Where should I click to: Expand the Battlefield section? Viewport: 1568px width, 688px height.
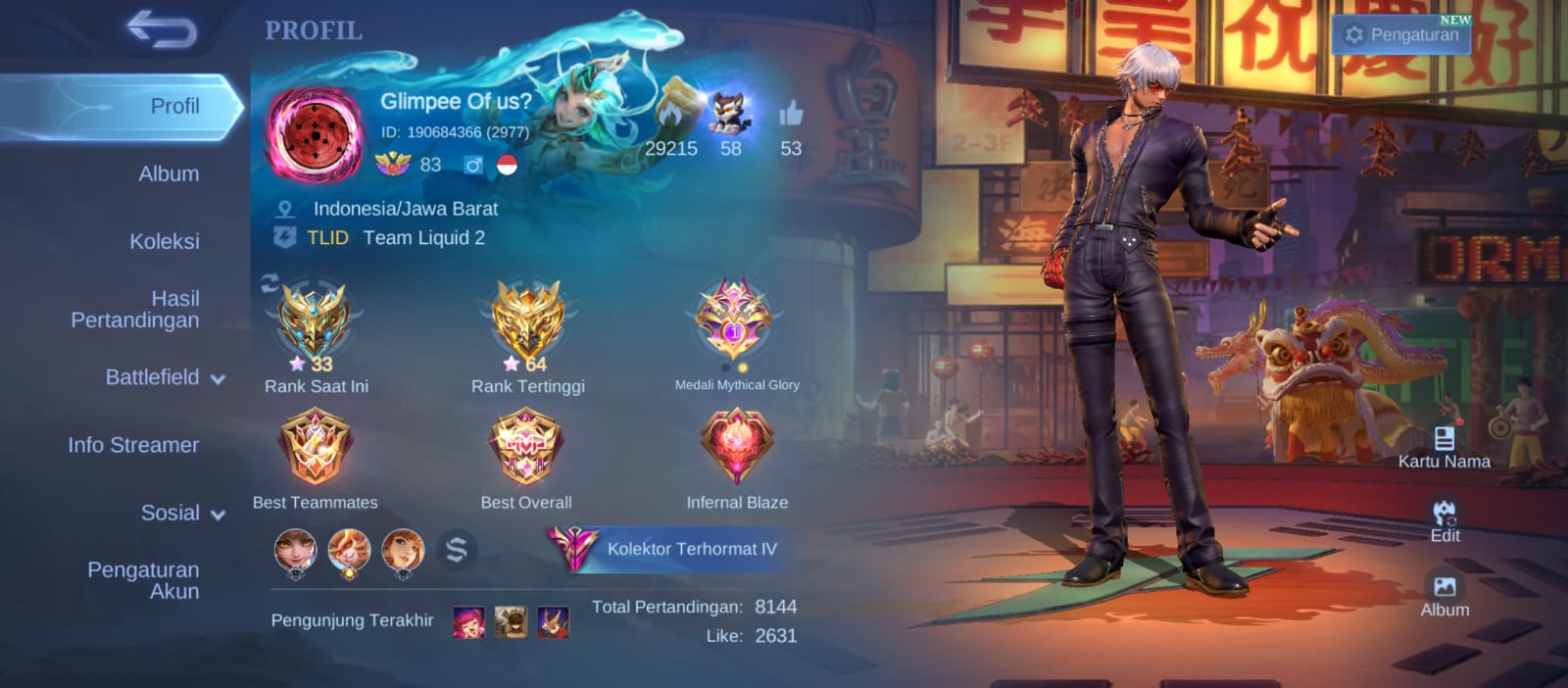point(165,377)
